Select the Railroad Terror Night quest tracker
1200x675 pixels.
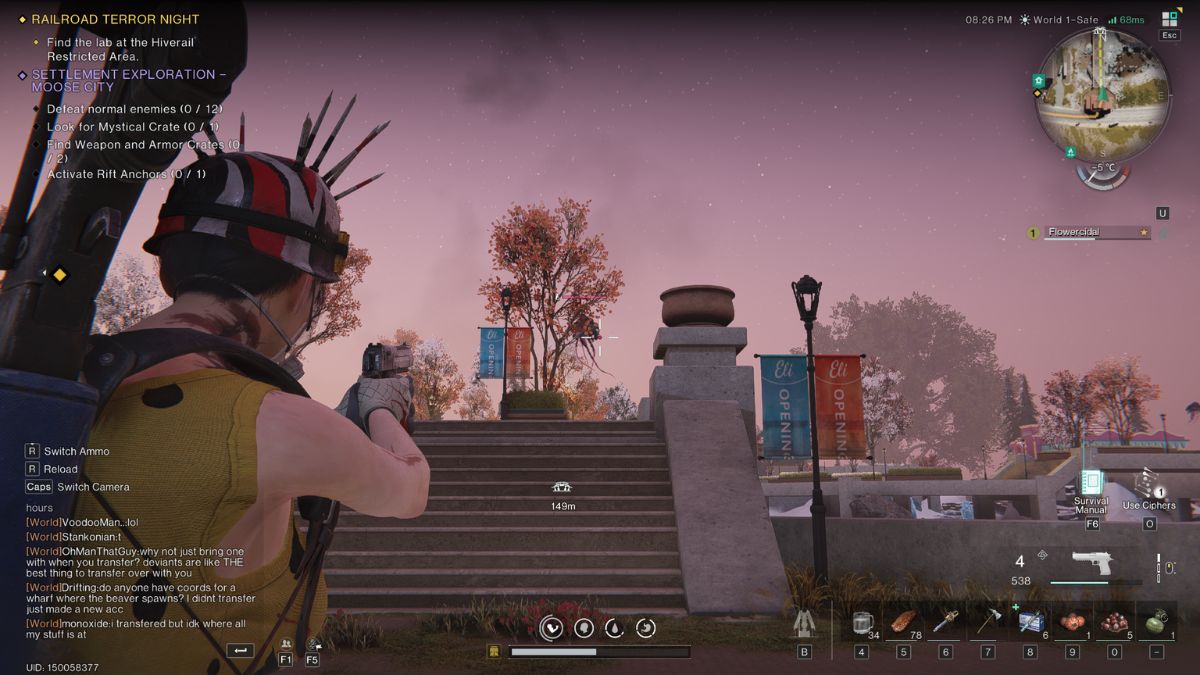point(115,19)
